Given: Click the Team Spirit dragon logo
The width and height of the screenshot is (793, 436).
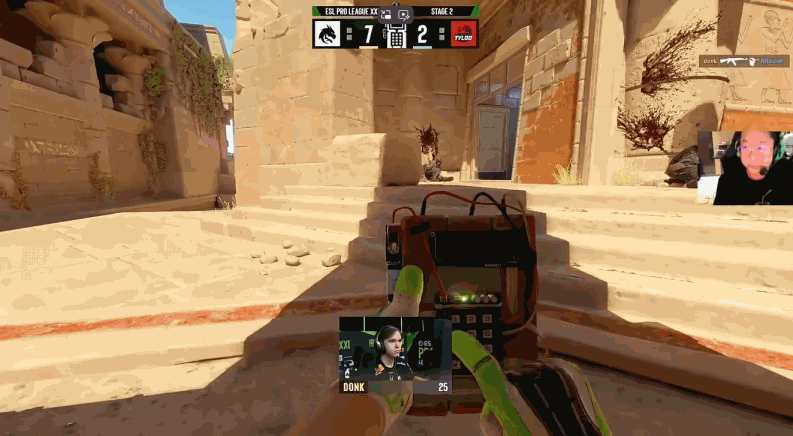Looking at the screenshot, I should 326,35.
